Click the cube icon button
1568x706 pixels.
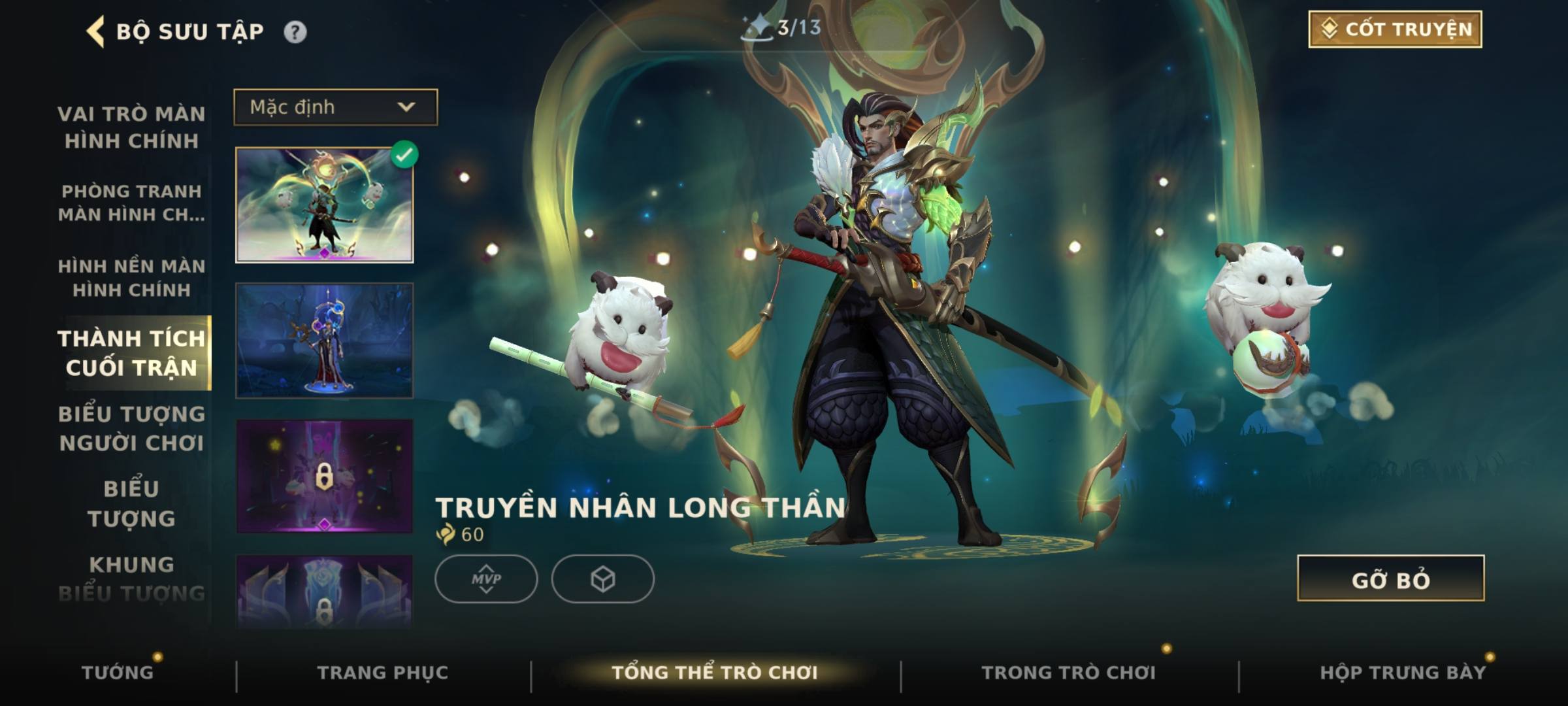point(602,579)
